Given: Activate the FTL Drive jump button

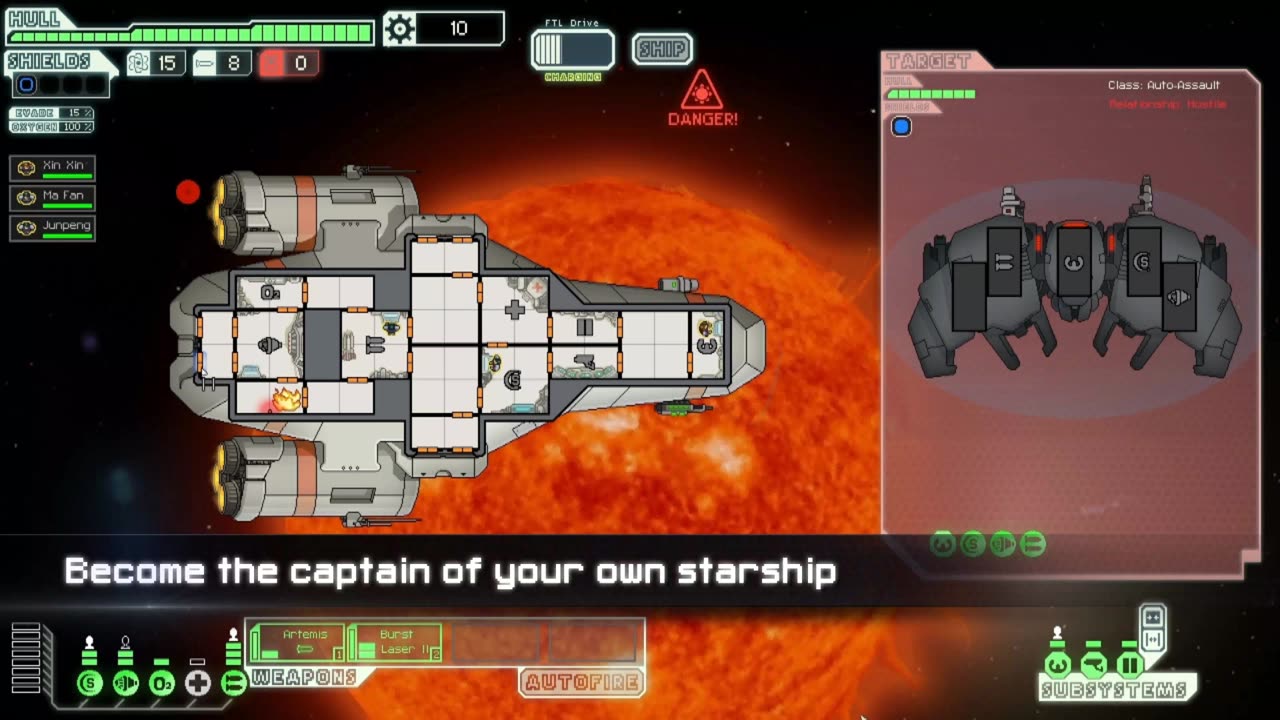Looking at the screenshot, I should coord(572,50).
